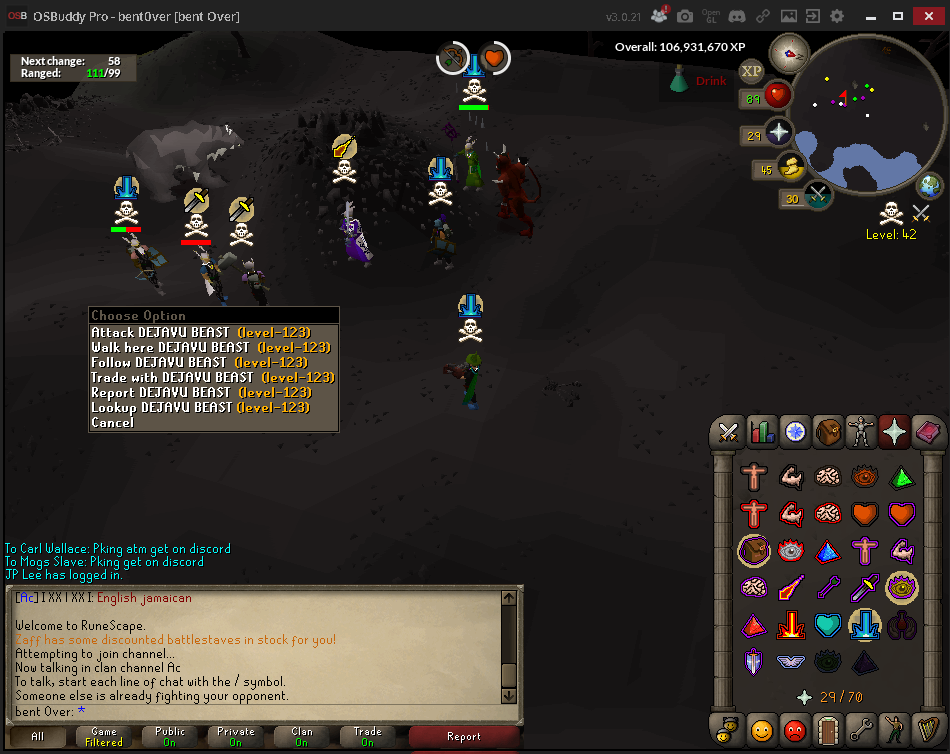950x754 pixels.
Task: Toggle the Smite prayer icon
Action: point(901,625)
